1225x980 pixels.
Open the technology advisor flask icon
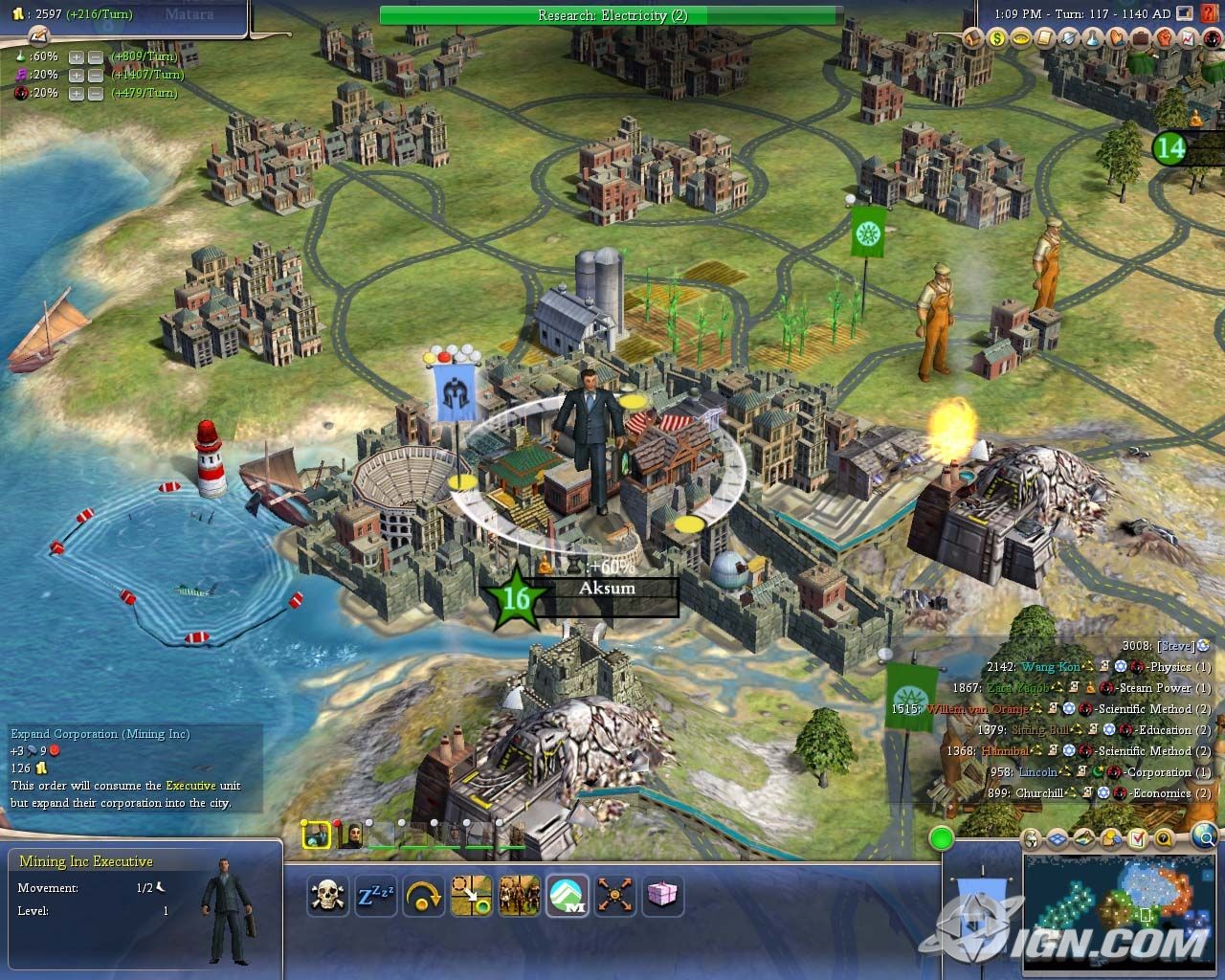[x=1094, y=38]
